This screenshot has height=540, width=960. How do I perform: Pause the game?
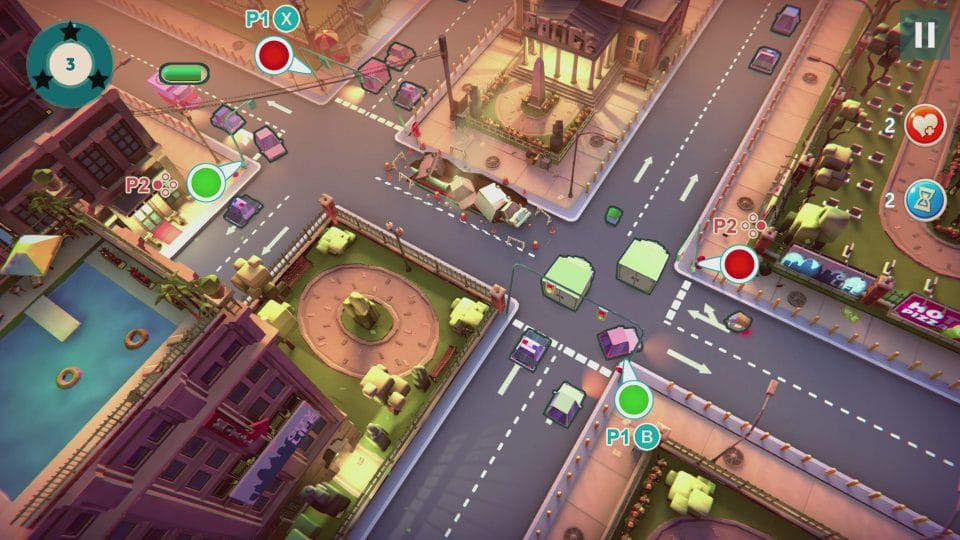924,35
